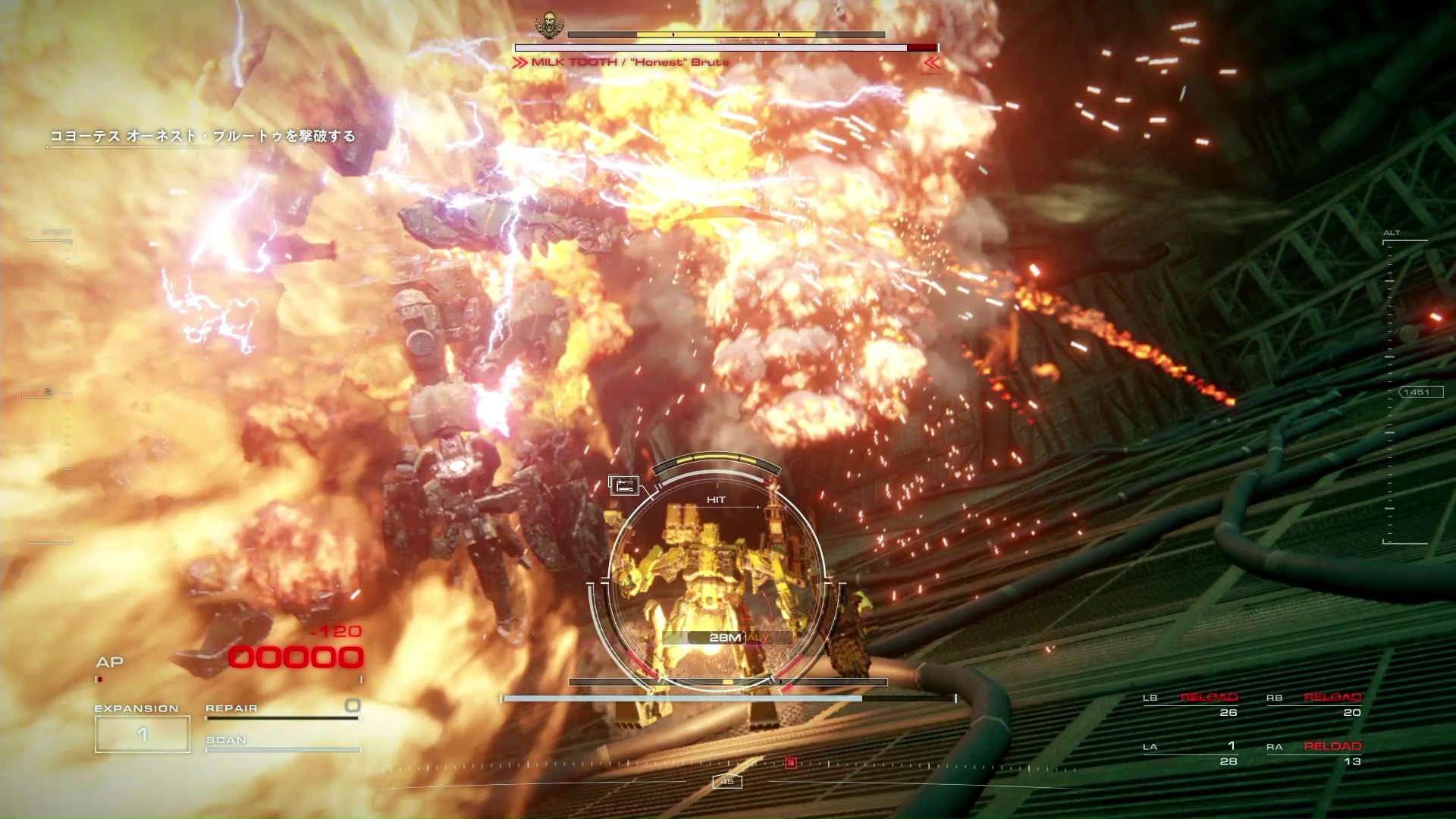Choose the RA right arm weapon slot

tap(1314, 753)
